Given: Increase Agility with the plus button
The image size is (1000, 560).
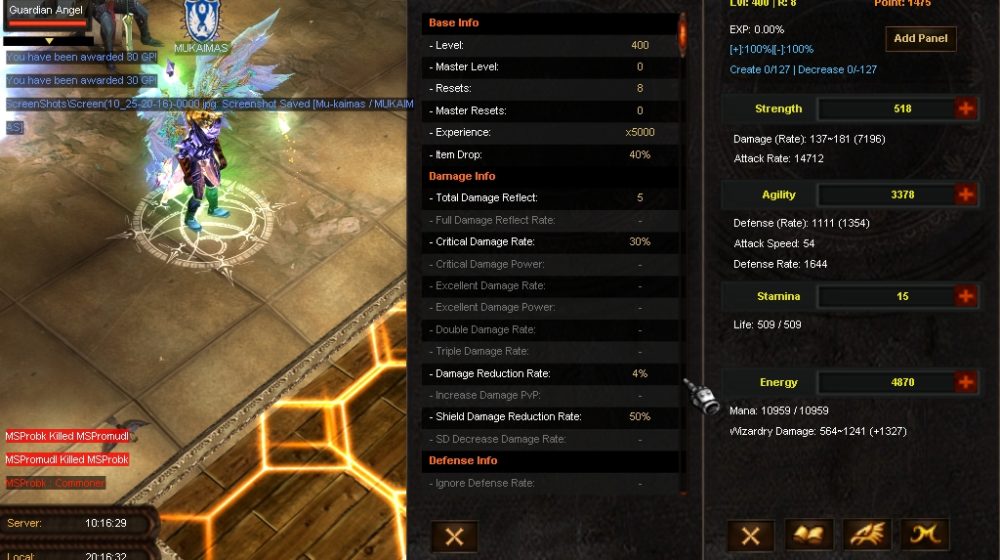Looking at the screenshot, I should pyautogui.click(x=966, y=195).
